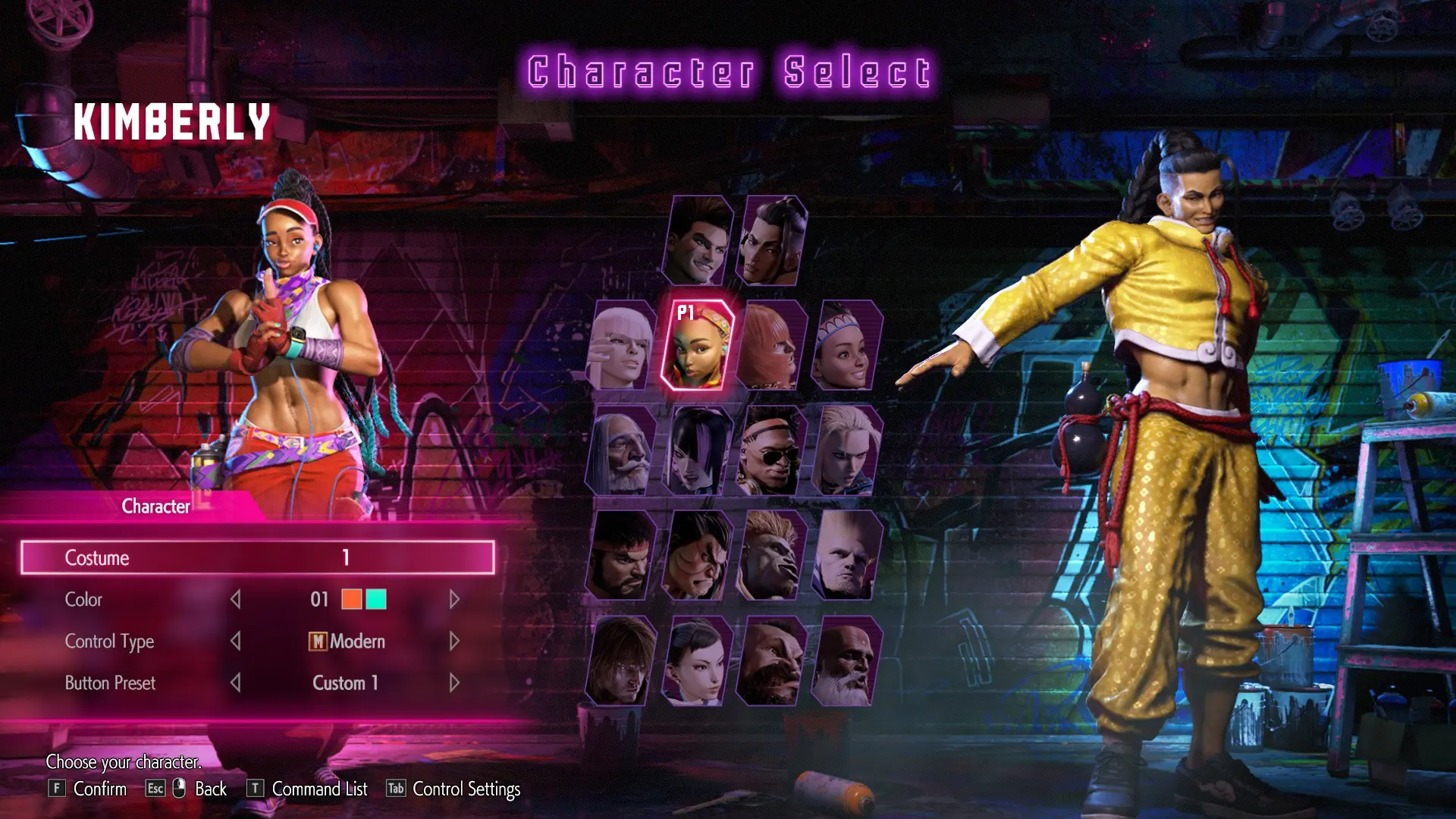Image resolution: width=1456 pixels, height=819 pixels.
Task: Select Kimberly's highlighted P1 portrait
Action: point(697,346)
